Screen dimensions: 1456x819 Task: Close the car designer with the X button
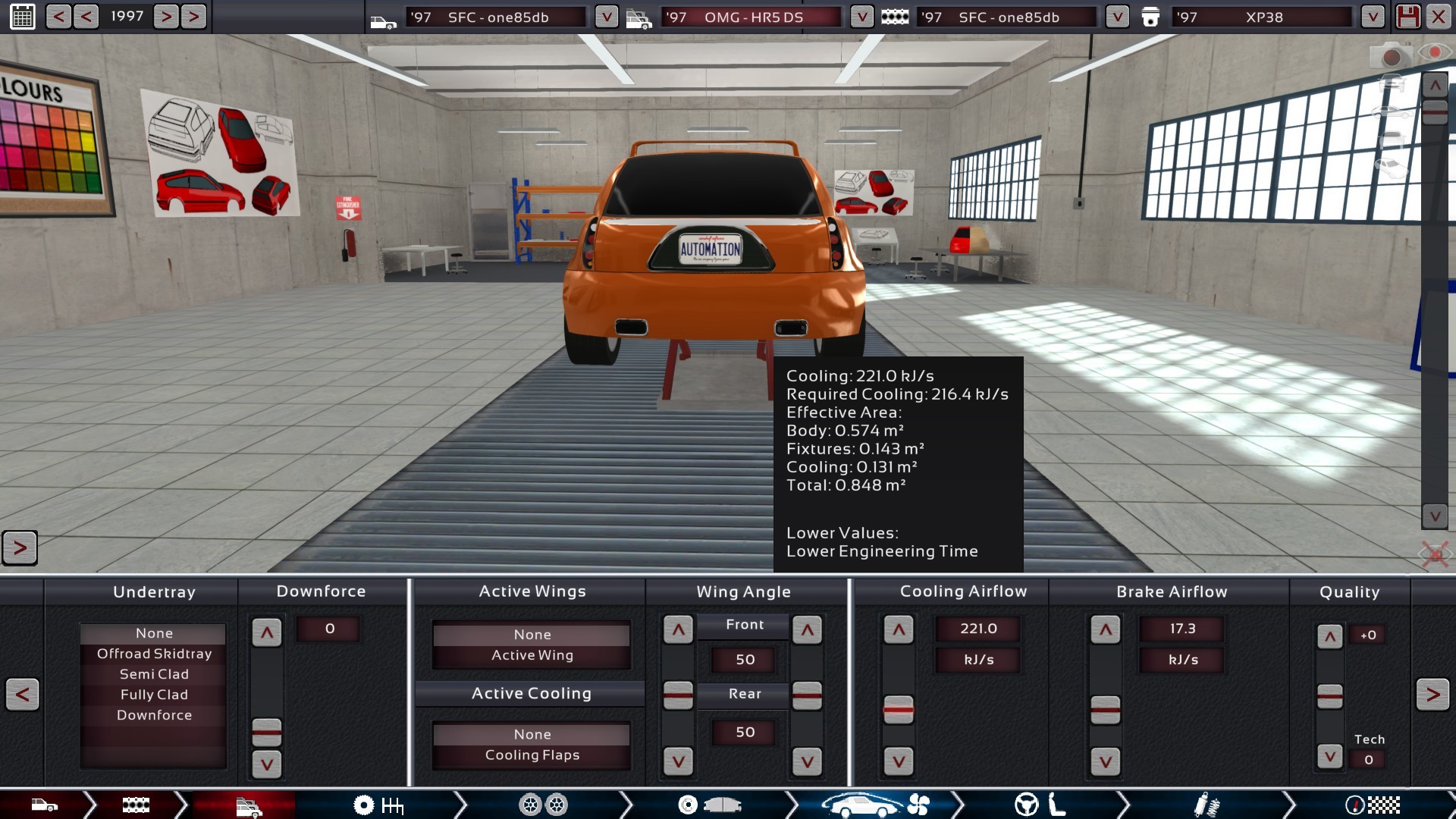[x=1438, y=17]
